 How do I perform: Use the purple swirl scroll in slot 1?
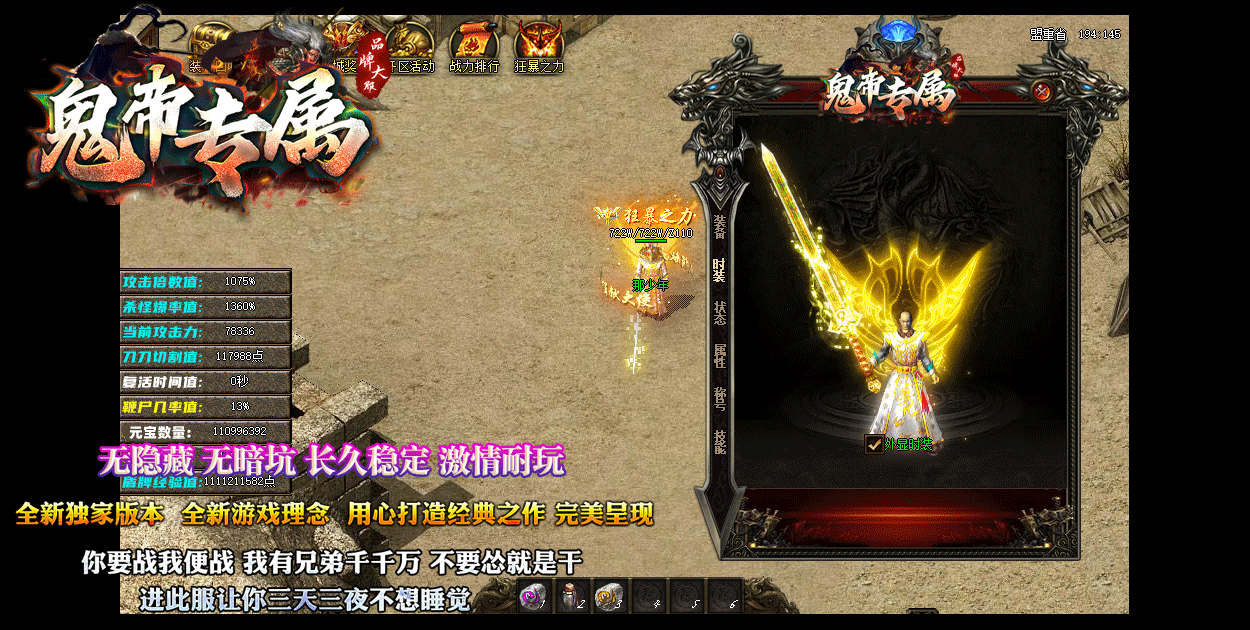533,596
